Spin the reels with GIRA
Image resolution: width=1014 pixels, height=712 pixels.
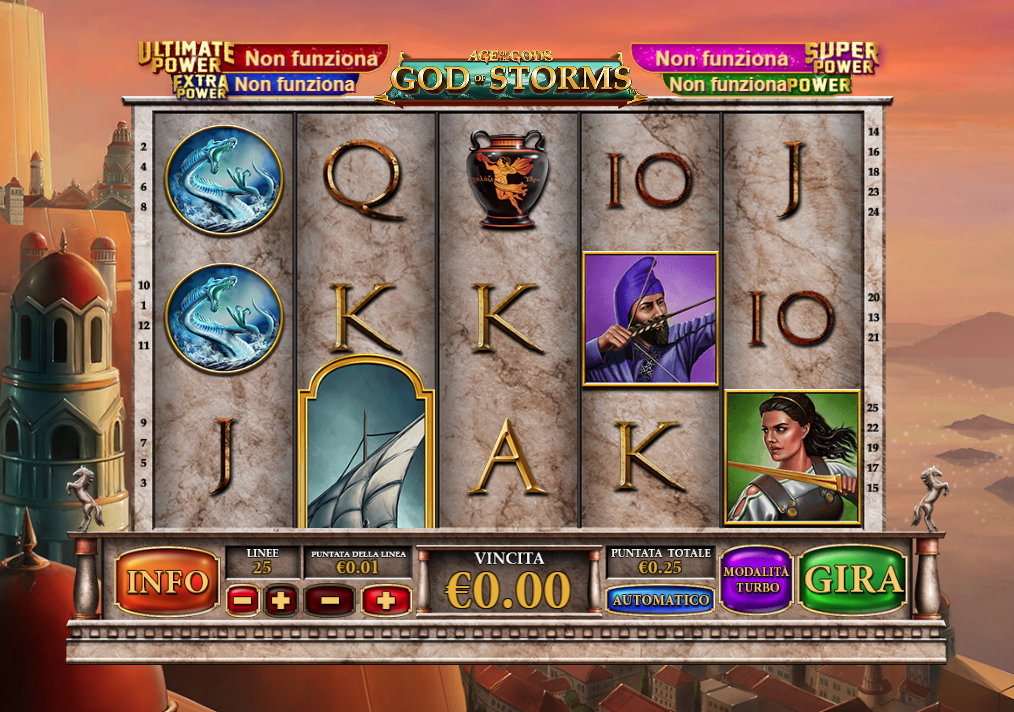[853, 580]
